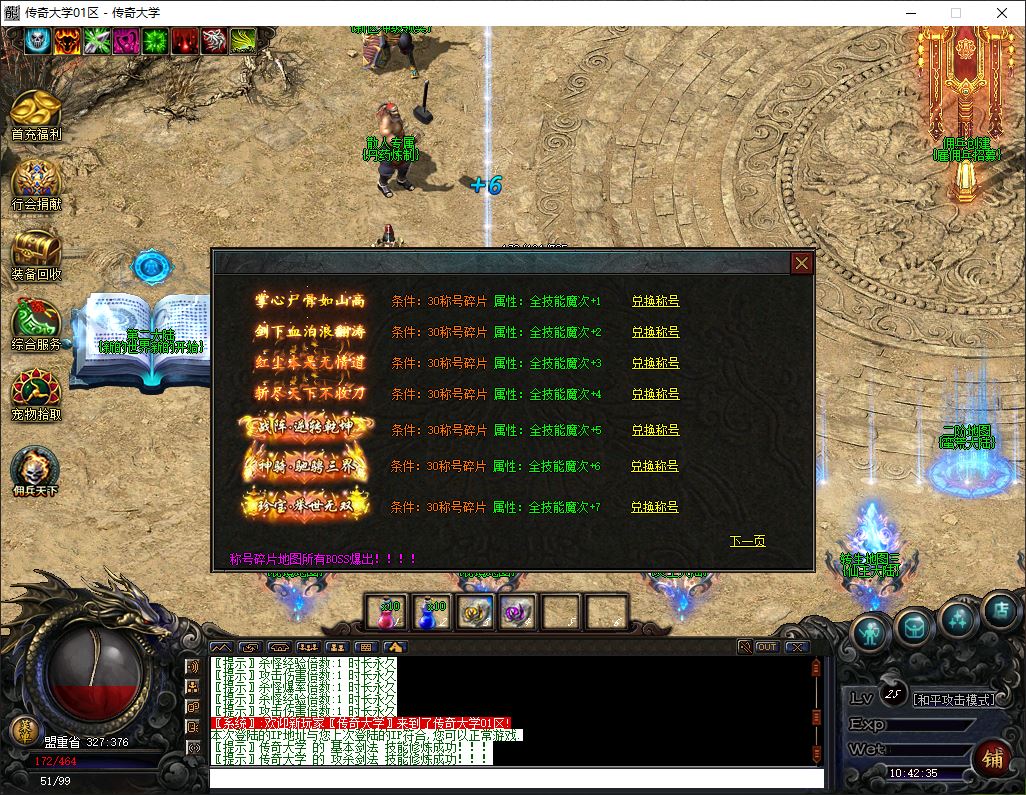The height and width of the screenshot is (795, 1026).
Task: Exchange the title granting 全技能魔次+7
Action: tap(655, 507)
